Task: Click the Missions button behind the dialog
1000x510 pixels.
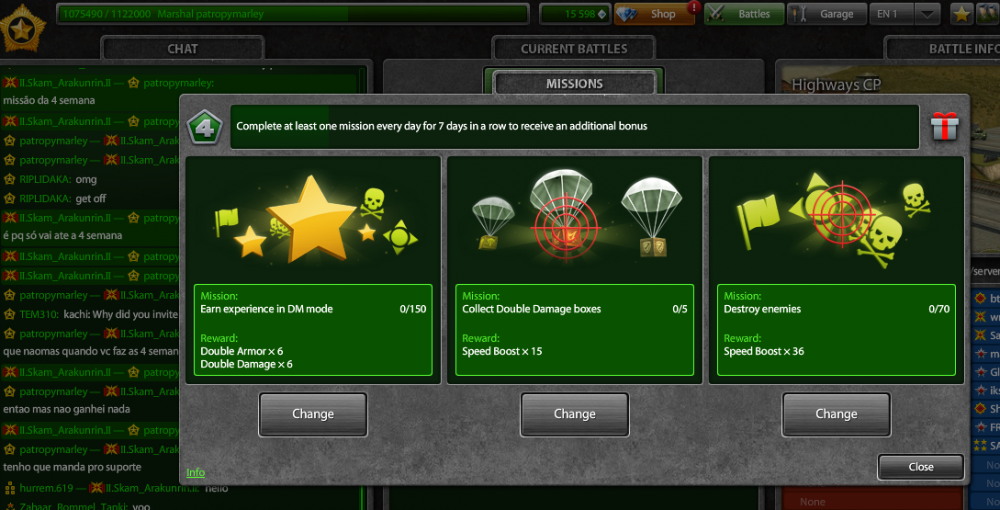Action: point(574,84)
